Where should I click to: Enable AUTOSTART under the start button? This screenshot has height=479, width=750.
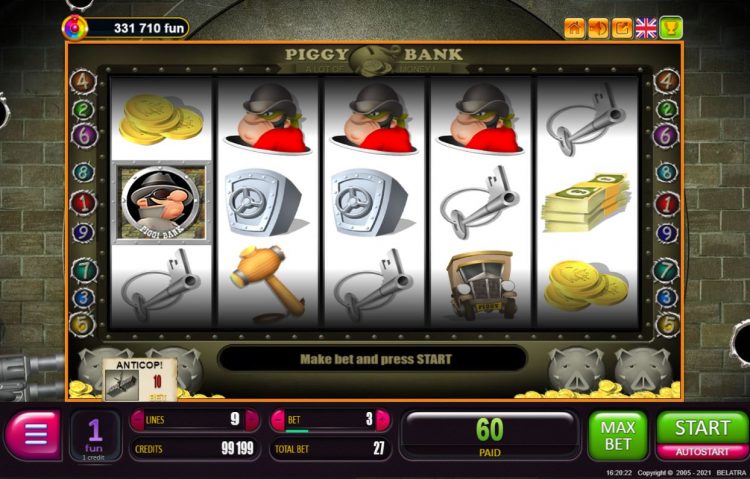click(x=702, y=452)
